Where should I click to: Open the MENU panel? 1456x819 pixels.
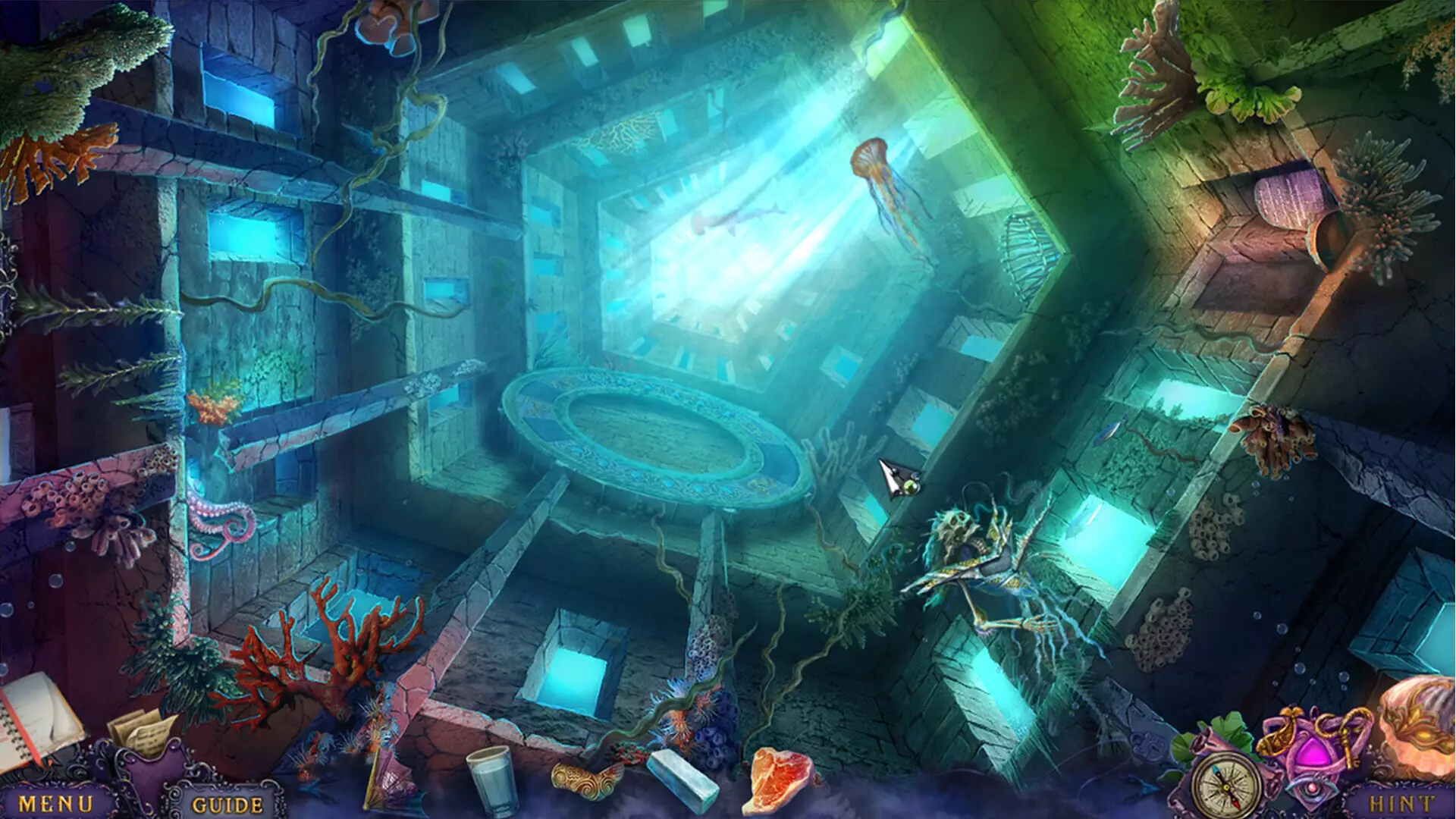(57, 802)
